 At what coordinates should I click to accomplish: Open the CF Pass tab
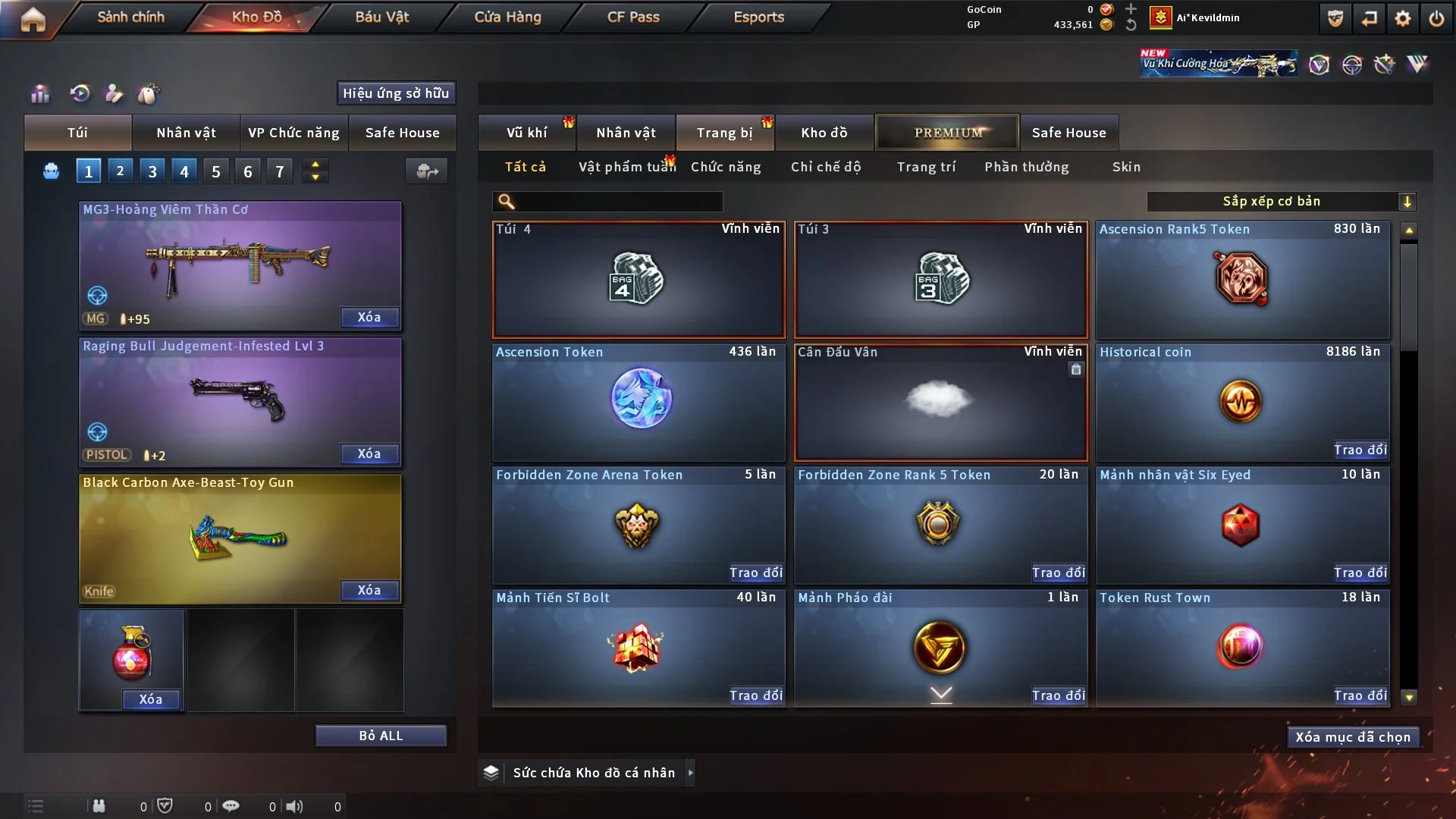coord(633,17)
